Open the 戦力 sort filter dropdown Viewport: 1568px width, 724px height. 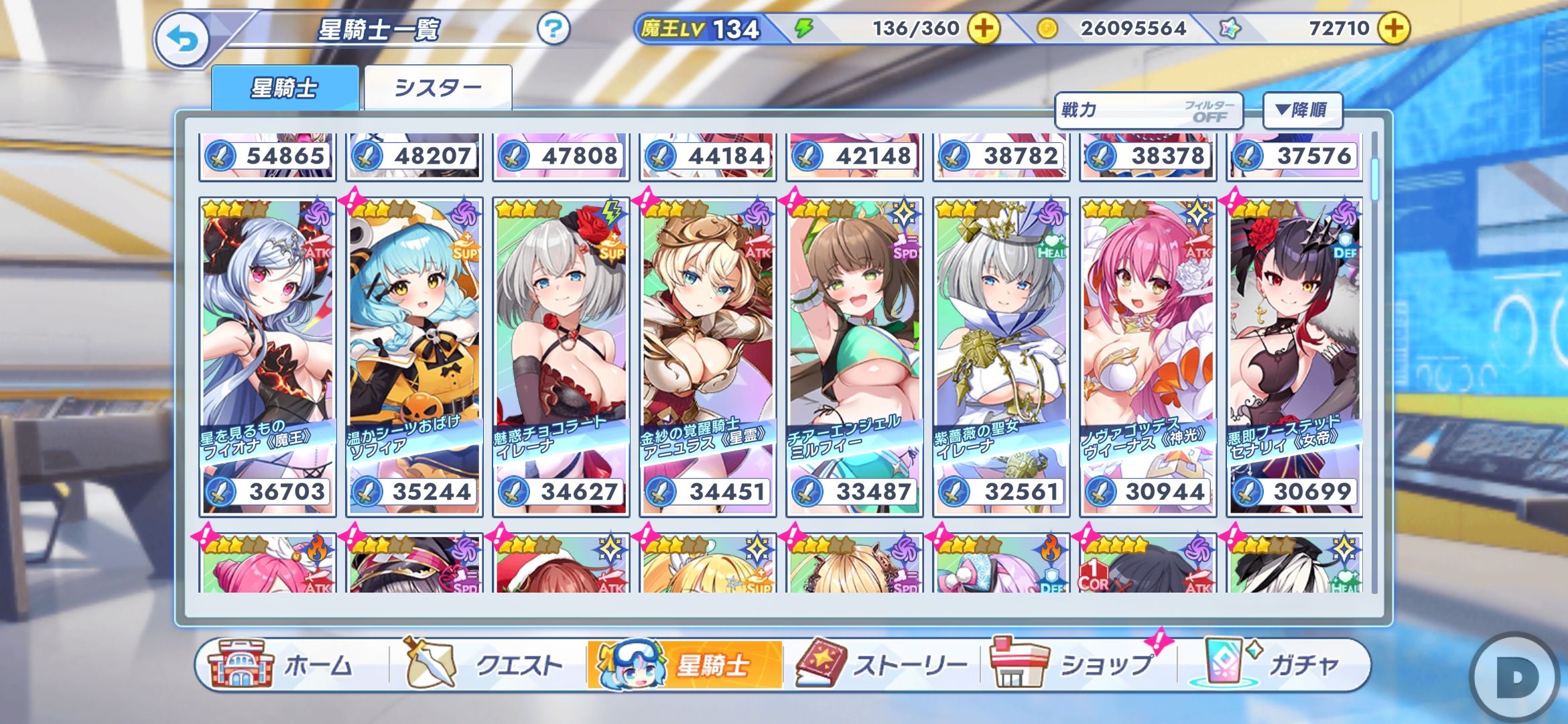[1149, 111]
